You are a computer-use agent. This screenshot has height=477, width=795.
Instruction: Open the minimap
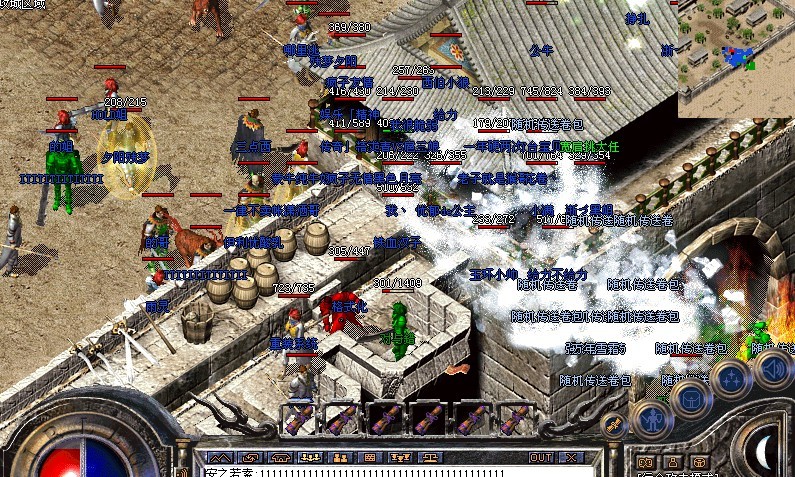(x=735, y=59)
